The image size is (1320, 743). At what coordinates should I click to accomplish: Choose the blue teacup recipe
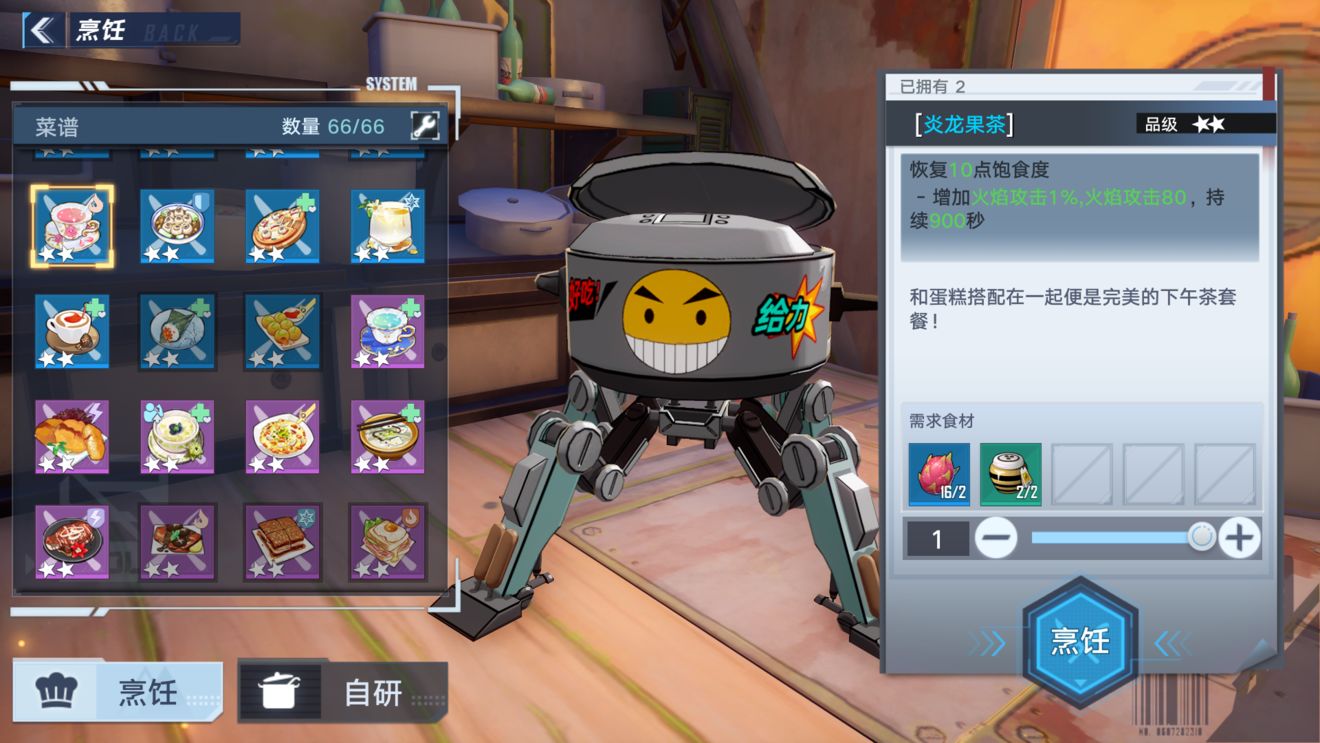coord(388,331)
